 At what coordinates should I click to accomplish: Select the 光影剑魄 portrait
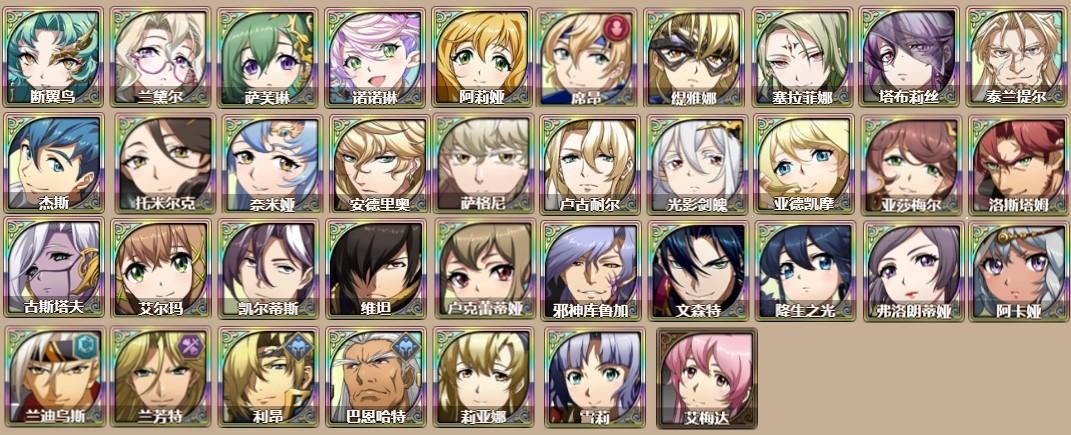pos(696,164)
